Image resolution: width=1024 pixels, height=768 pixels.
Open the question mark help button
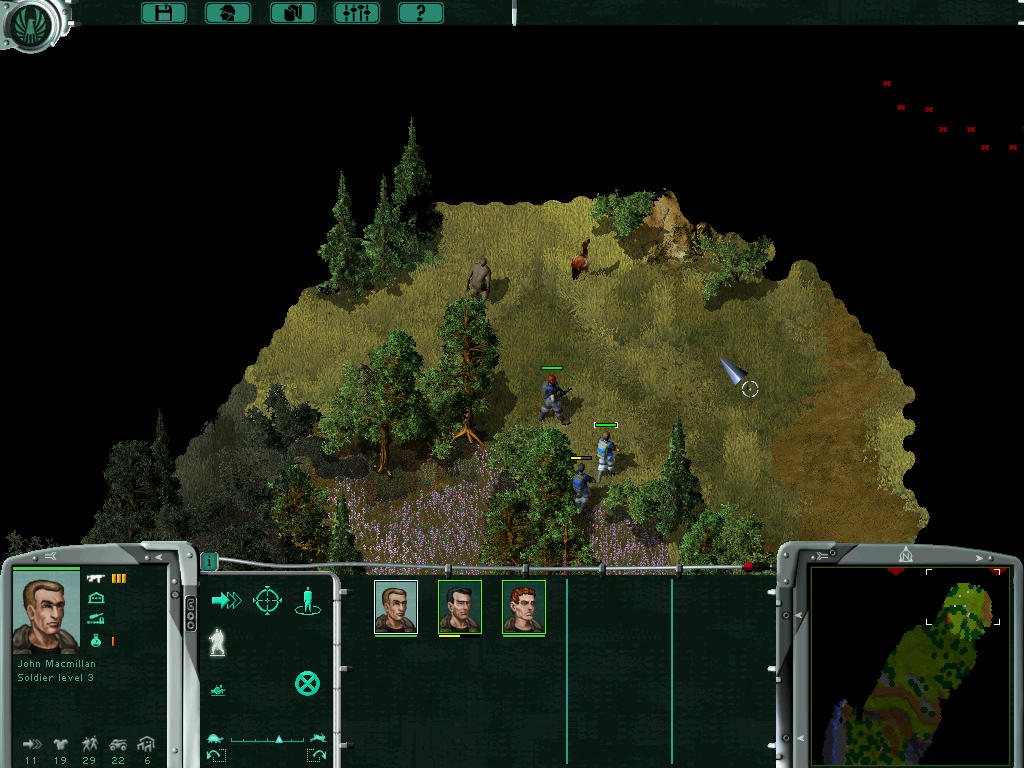click(420, 13)
